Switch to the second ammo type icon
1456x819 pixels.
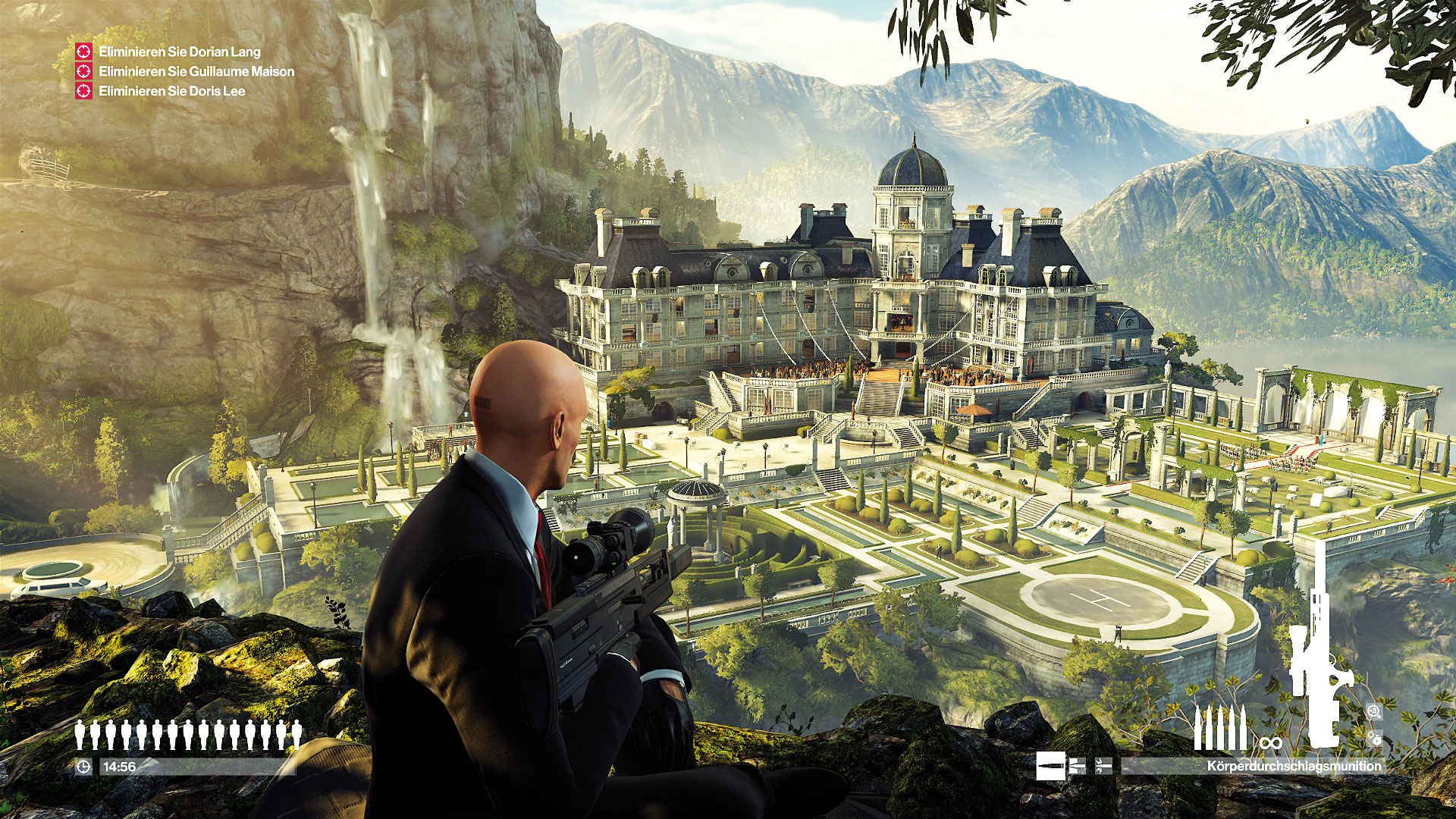coord(1077,766)
